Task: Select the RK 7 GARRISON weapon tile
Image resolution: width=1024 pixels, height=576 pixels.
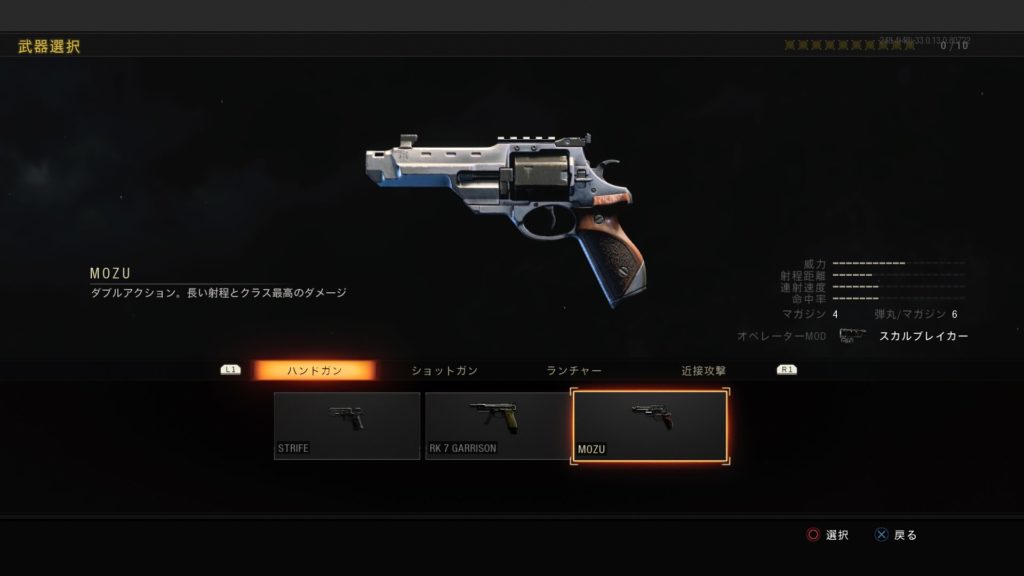Action: (x=497, y=425)
